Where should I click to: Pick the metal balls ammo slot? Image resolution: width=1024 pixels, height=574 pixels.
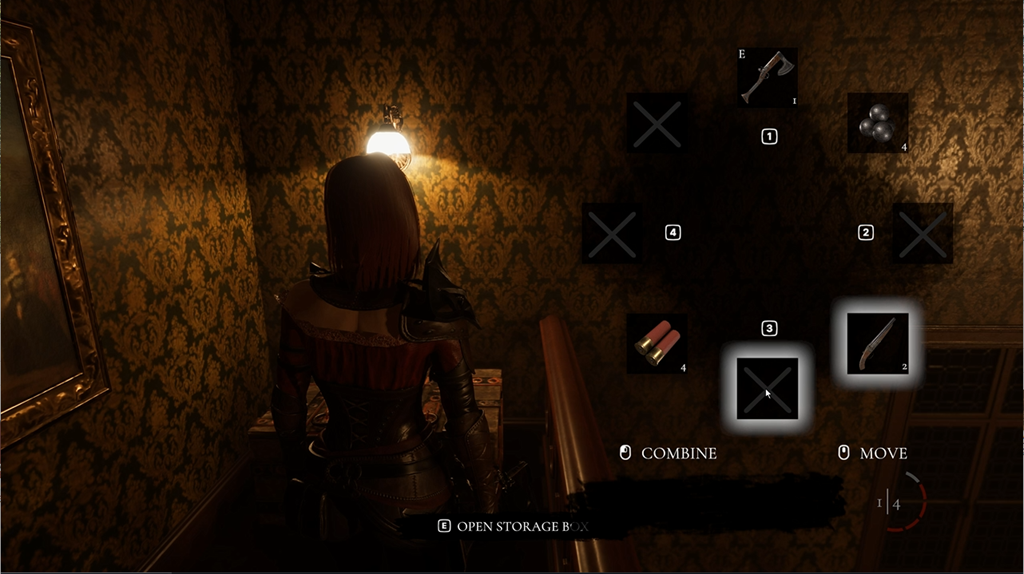(x=877, y=123)
